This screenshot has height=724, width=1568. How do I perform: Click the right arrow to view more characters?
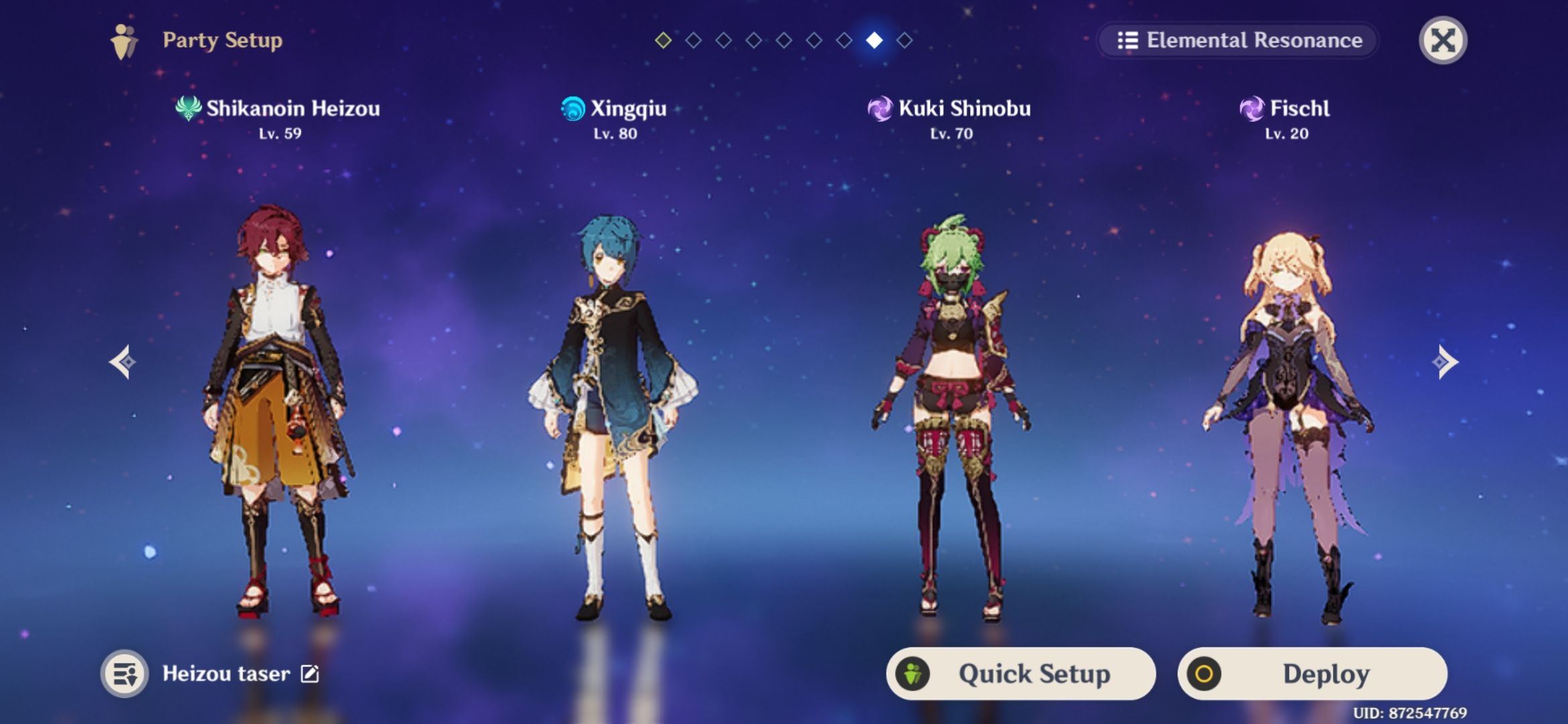1444,362
